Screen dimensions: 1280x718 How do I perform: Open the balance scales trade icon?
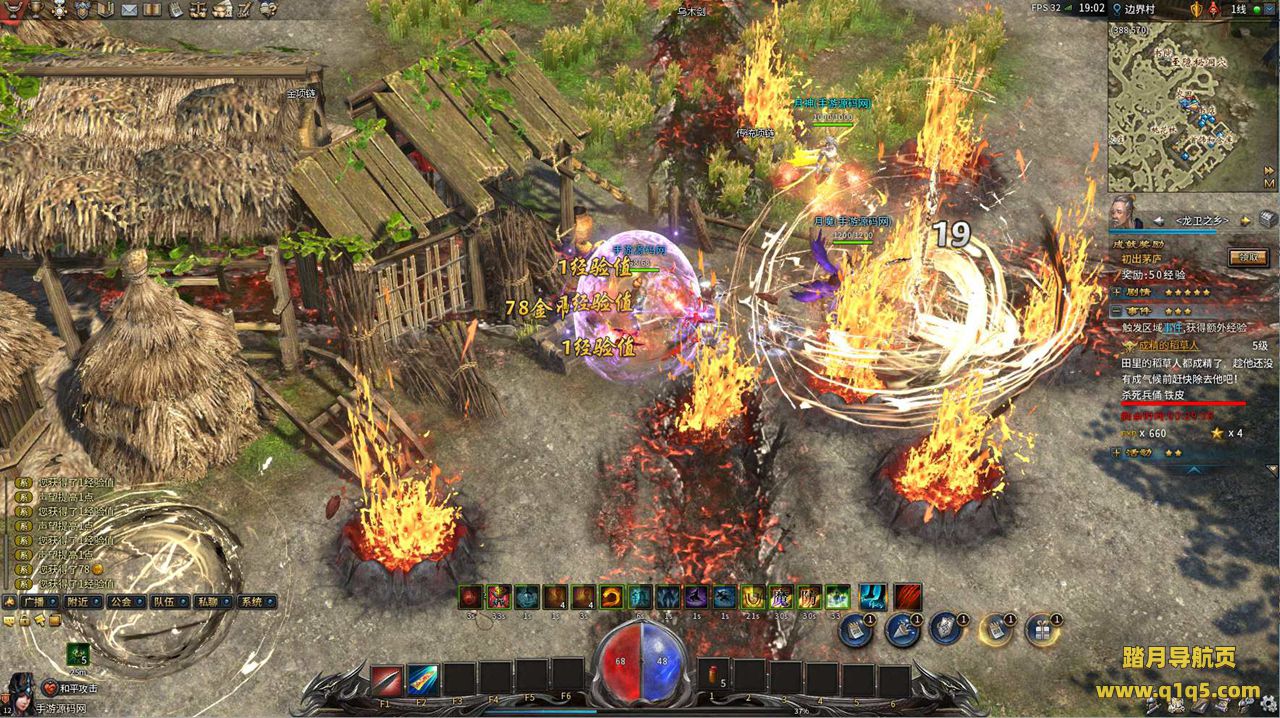click(200, 9)
